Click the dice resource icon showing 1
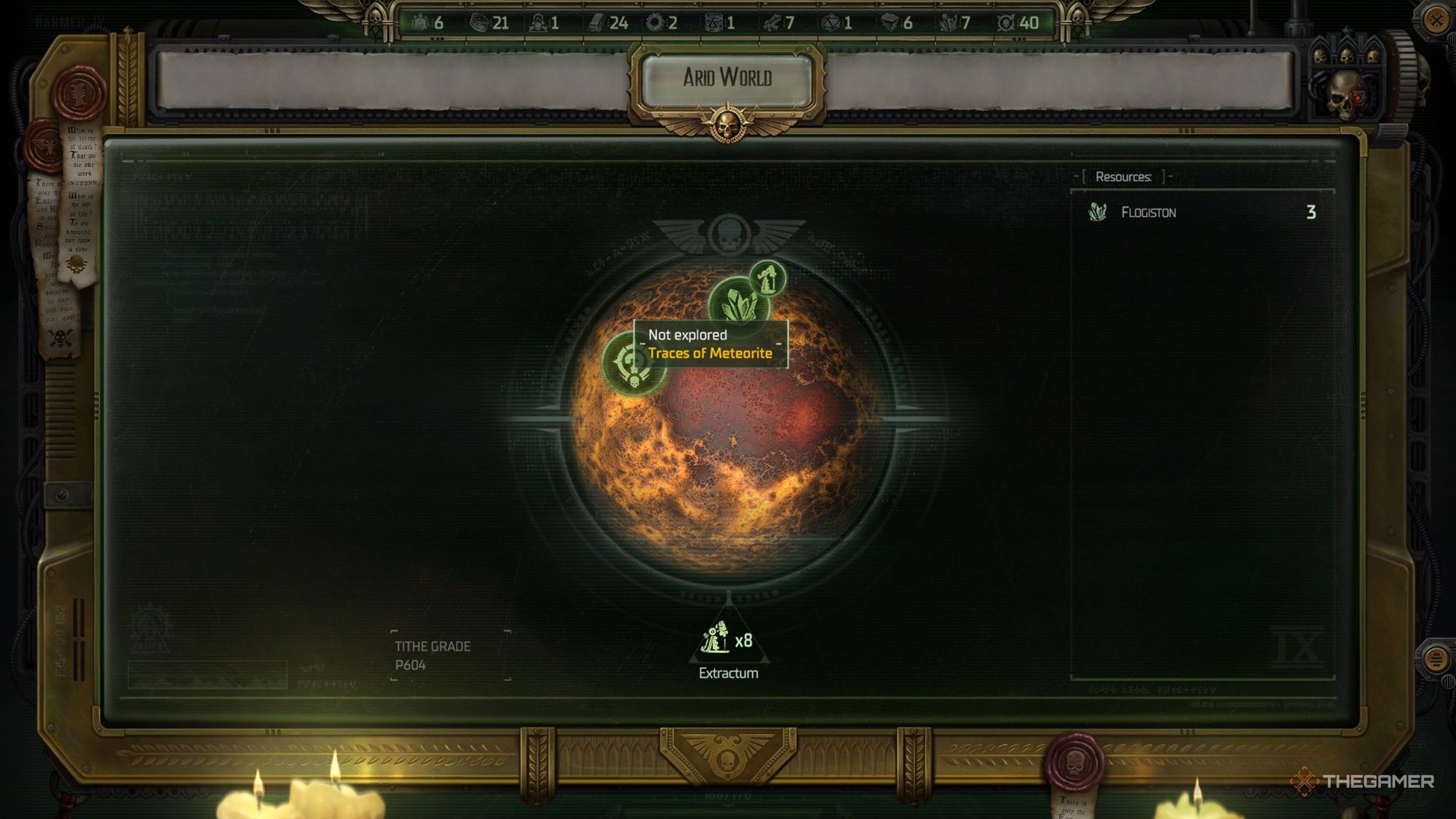The width and height of the screenshot is (1456, 819). point(832,21)
